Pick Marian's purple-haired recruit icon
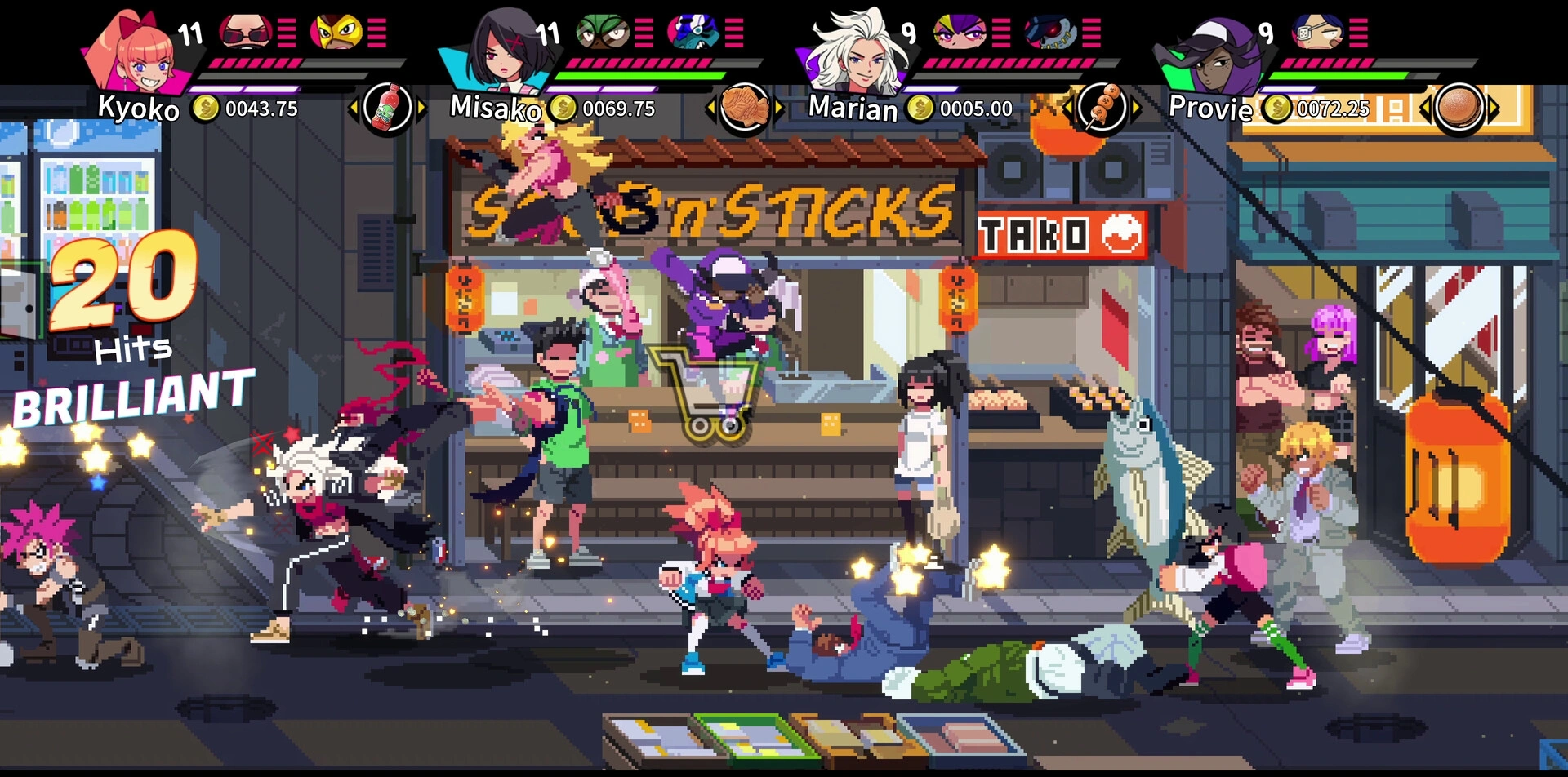Image resolution: width=1568 pixels, height=777 pixels. [960, 33]
